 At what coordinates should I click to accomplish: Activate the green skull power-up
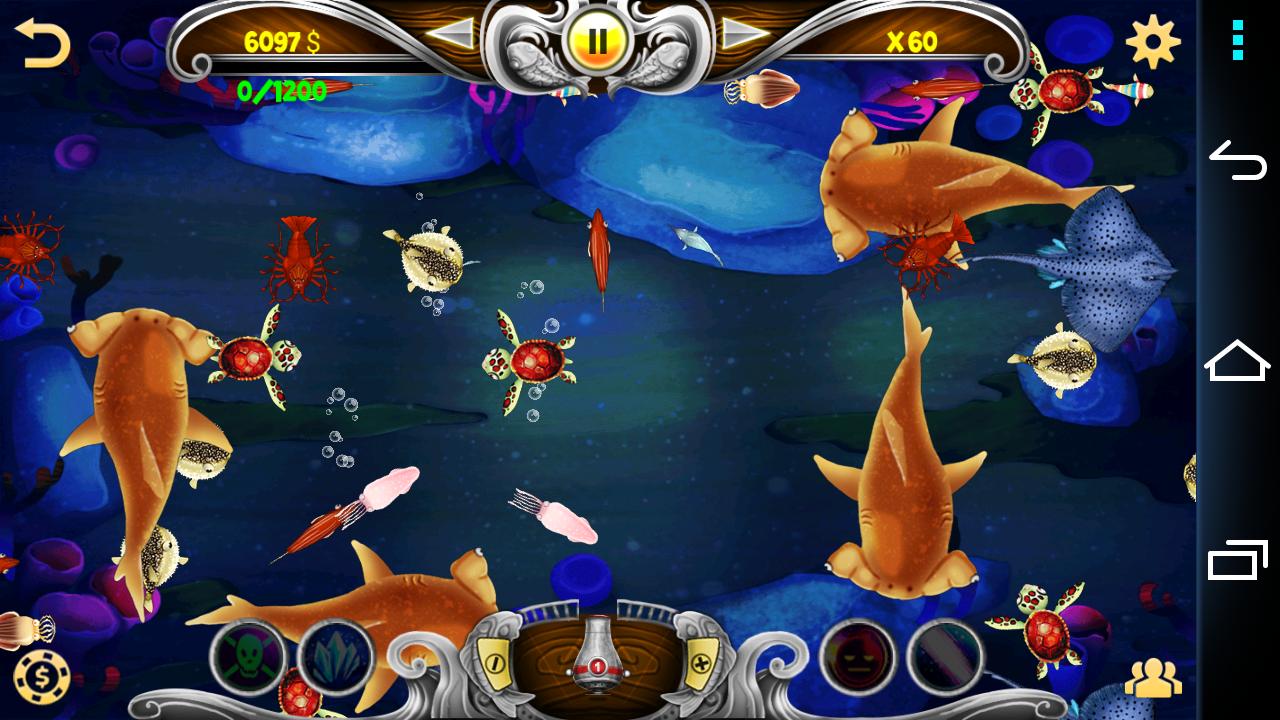coord(247,657)
